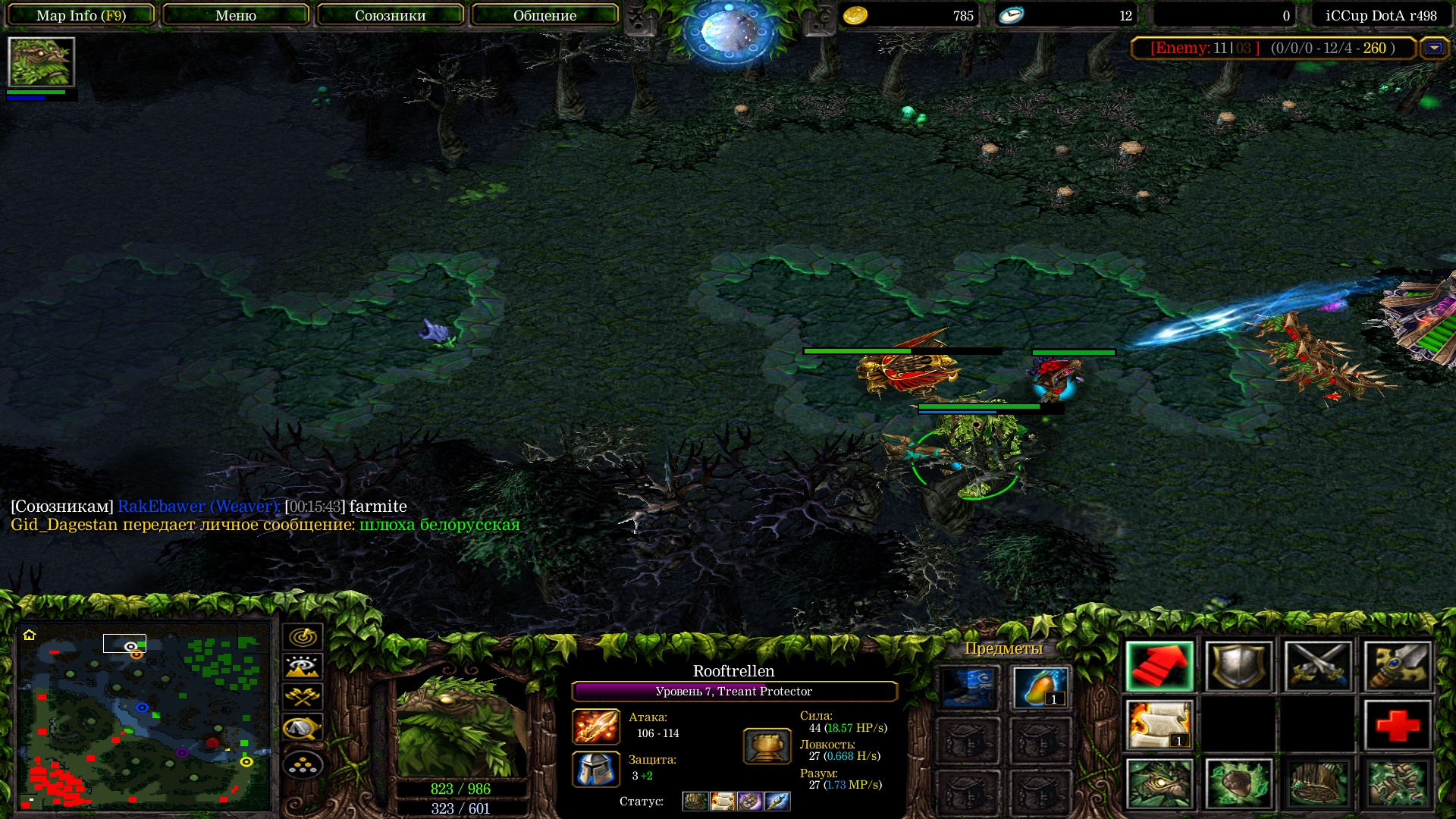
Task: Click the formation movement toggle button
Action: point(303,765)
